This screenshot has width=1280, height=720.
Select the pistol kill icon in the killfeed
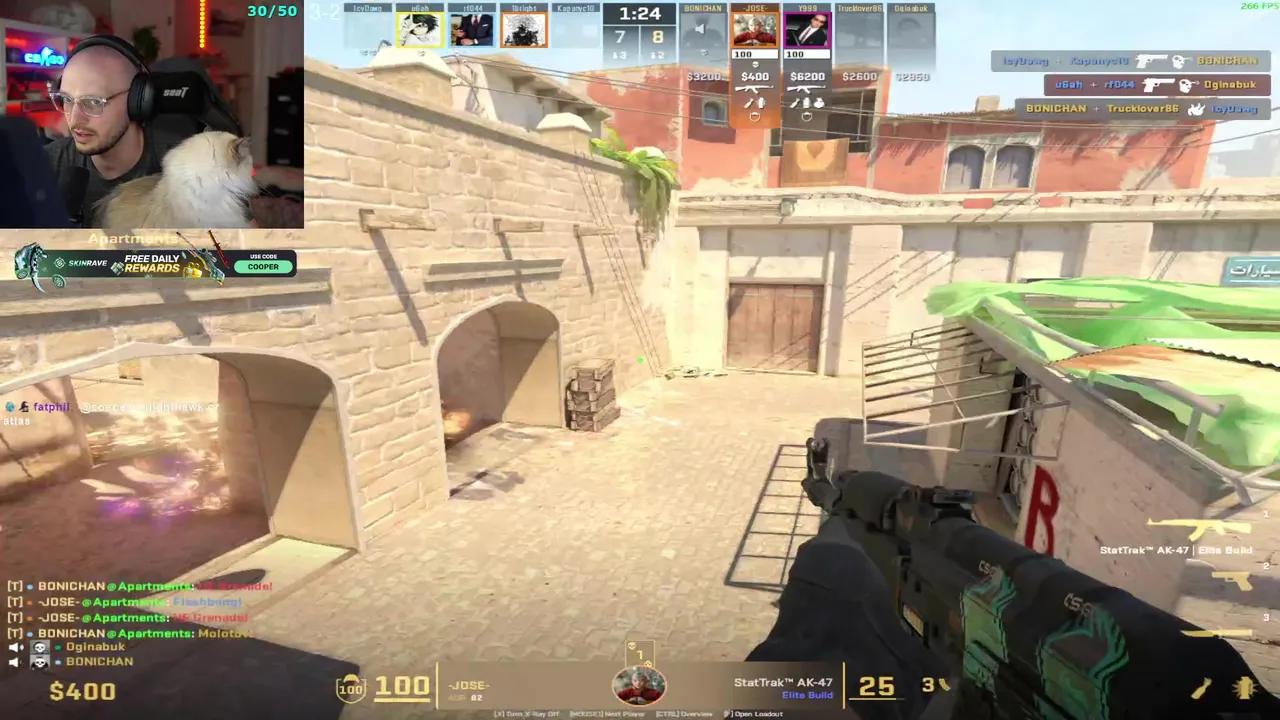[1153, 61]
